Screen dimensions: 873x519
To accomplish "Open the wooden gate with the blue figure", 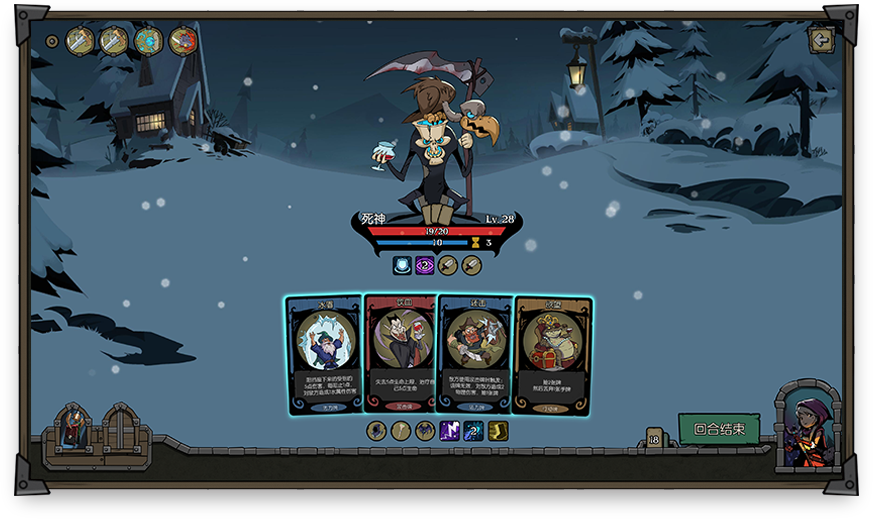I will click(73, 432).
